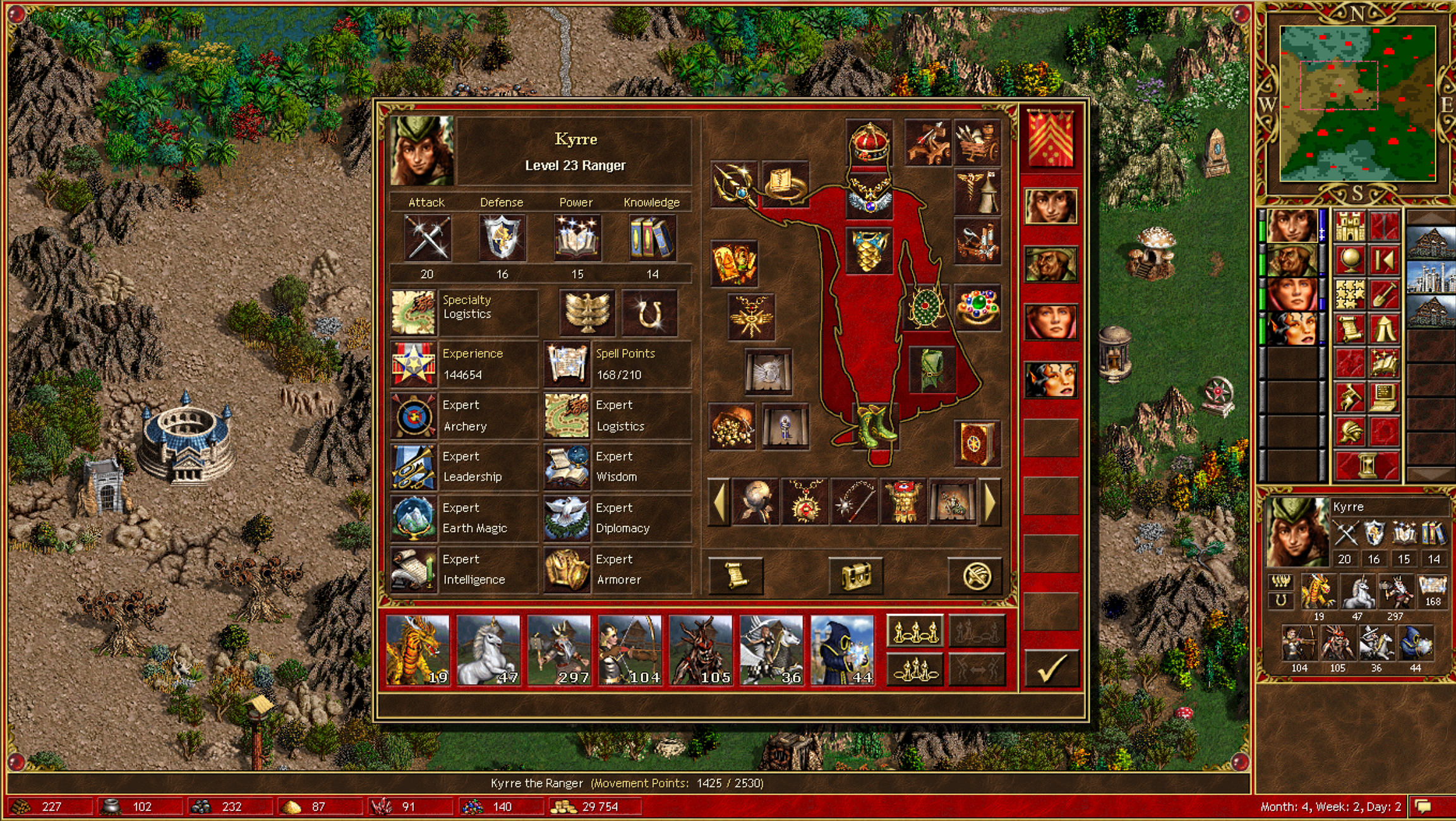
Task: Select the Enchanter stack of 44
Action: click(x=842, y=650)
